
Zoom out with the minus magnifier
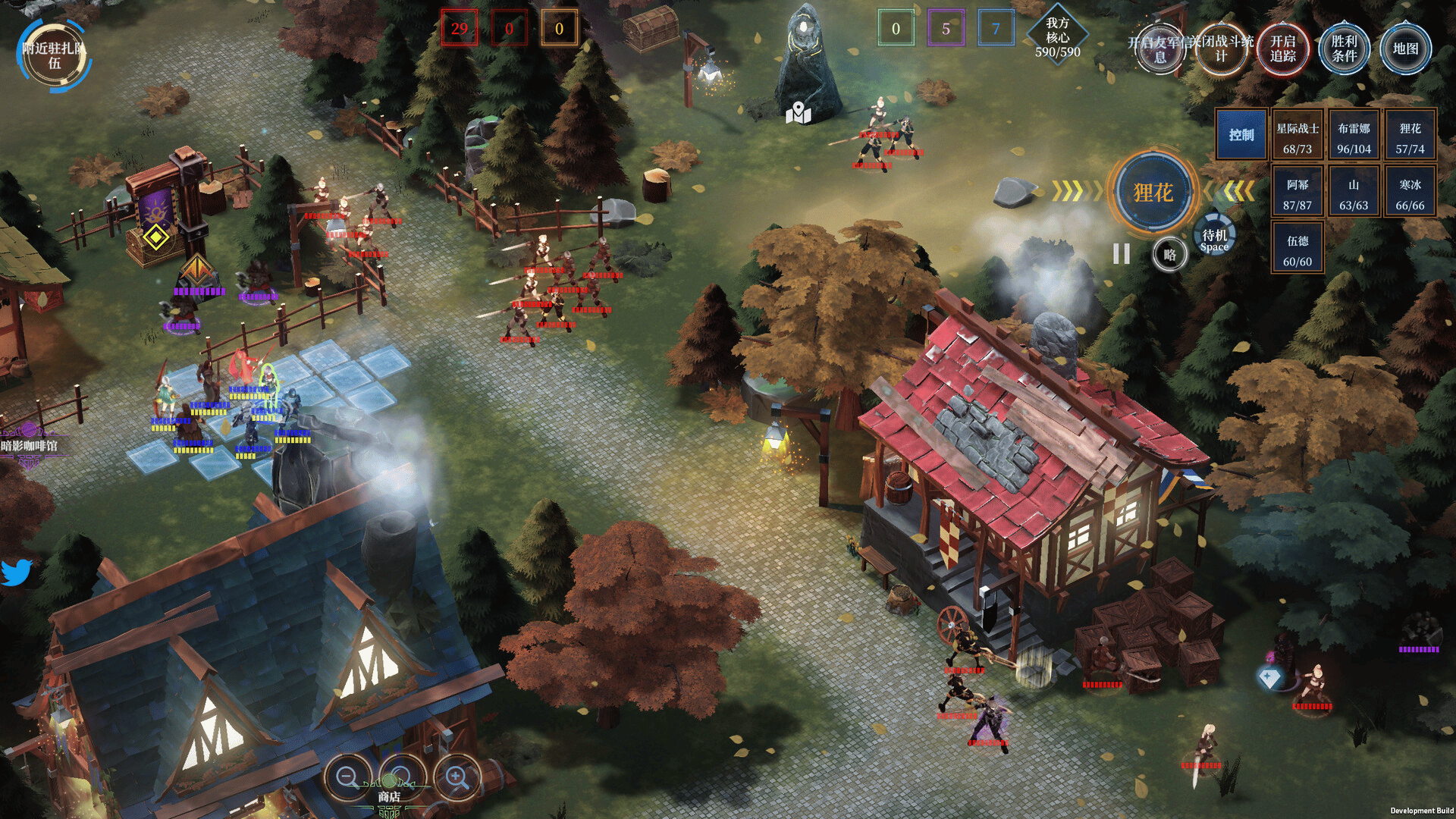point(347,777)
